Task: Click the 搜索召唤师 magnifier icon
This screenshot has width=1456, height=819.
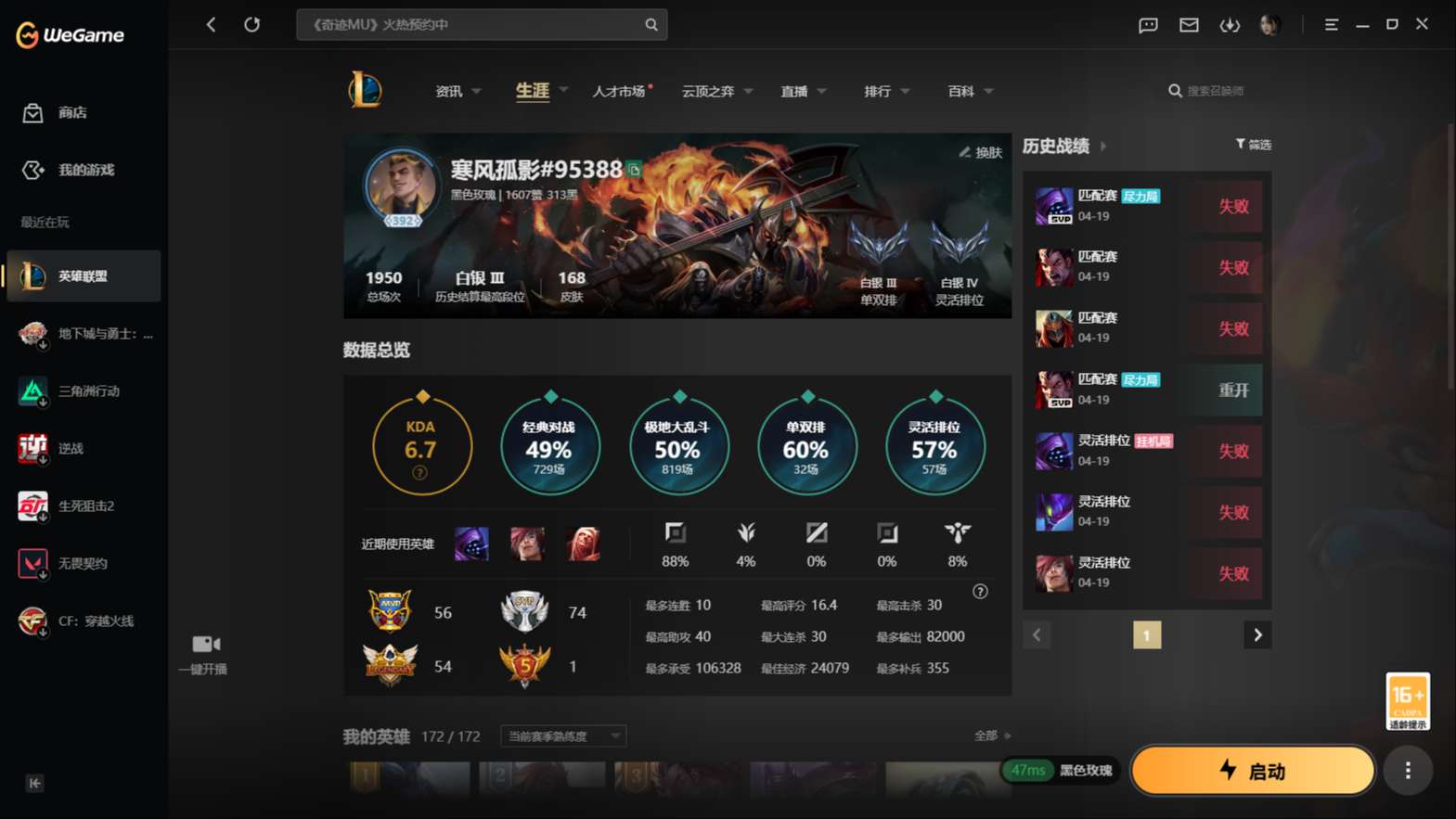Action: coord(1175,90)
